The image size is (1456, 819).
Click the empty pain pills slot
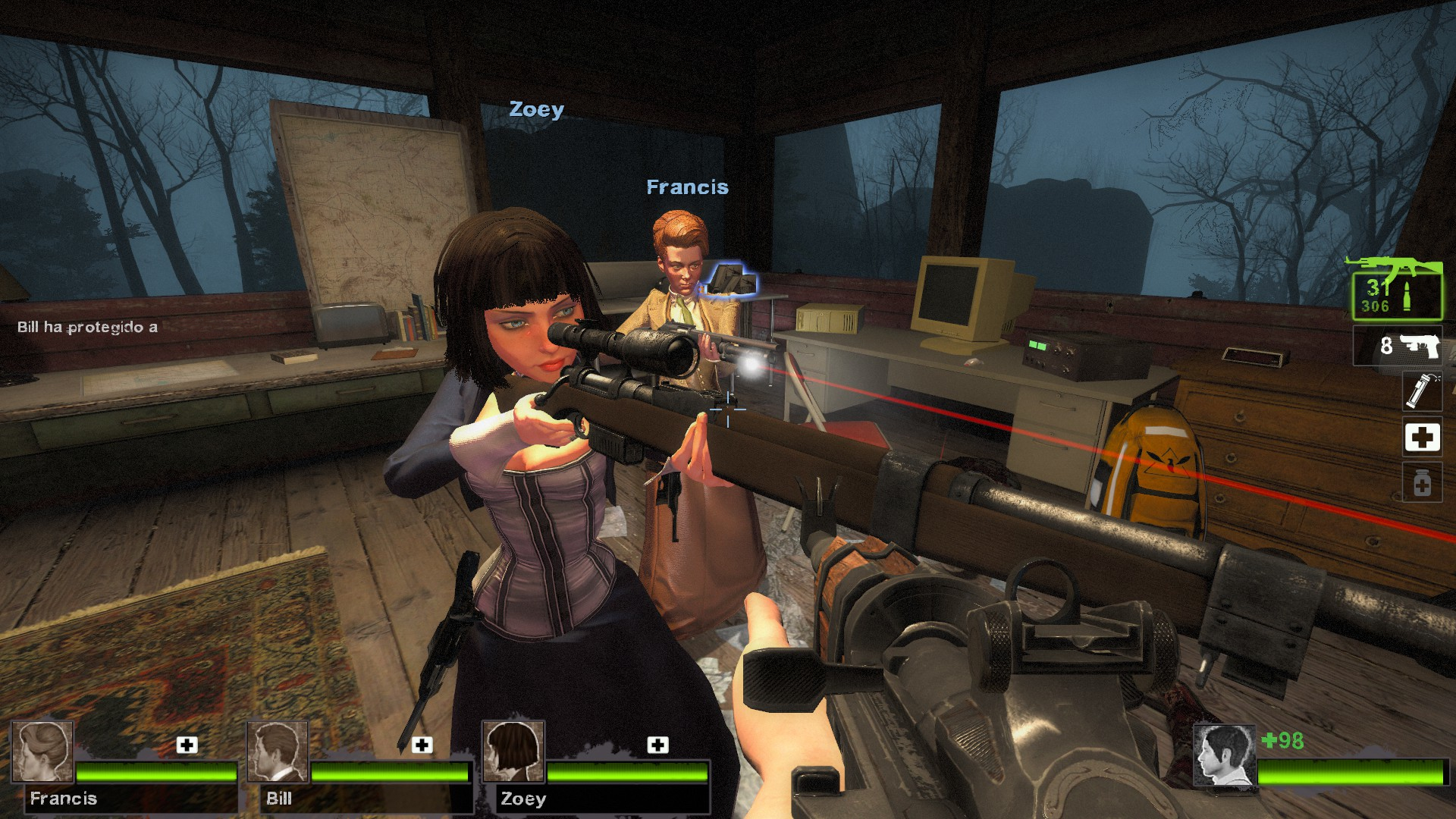pos(1422,483)
